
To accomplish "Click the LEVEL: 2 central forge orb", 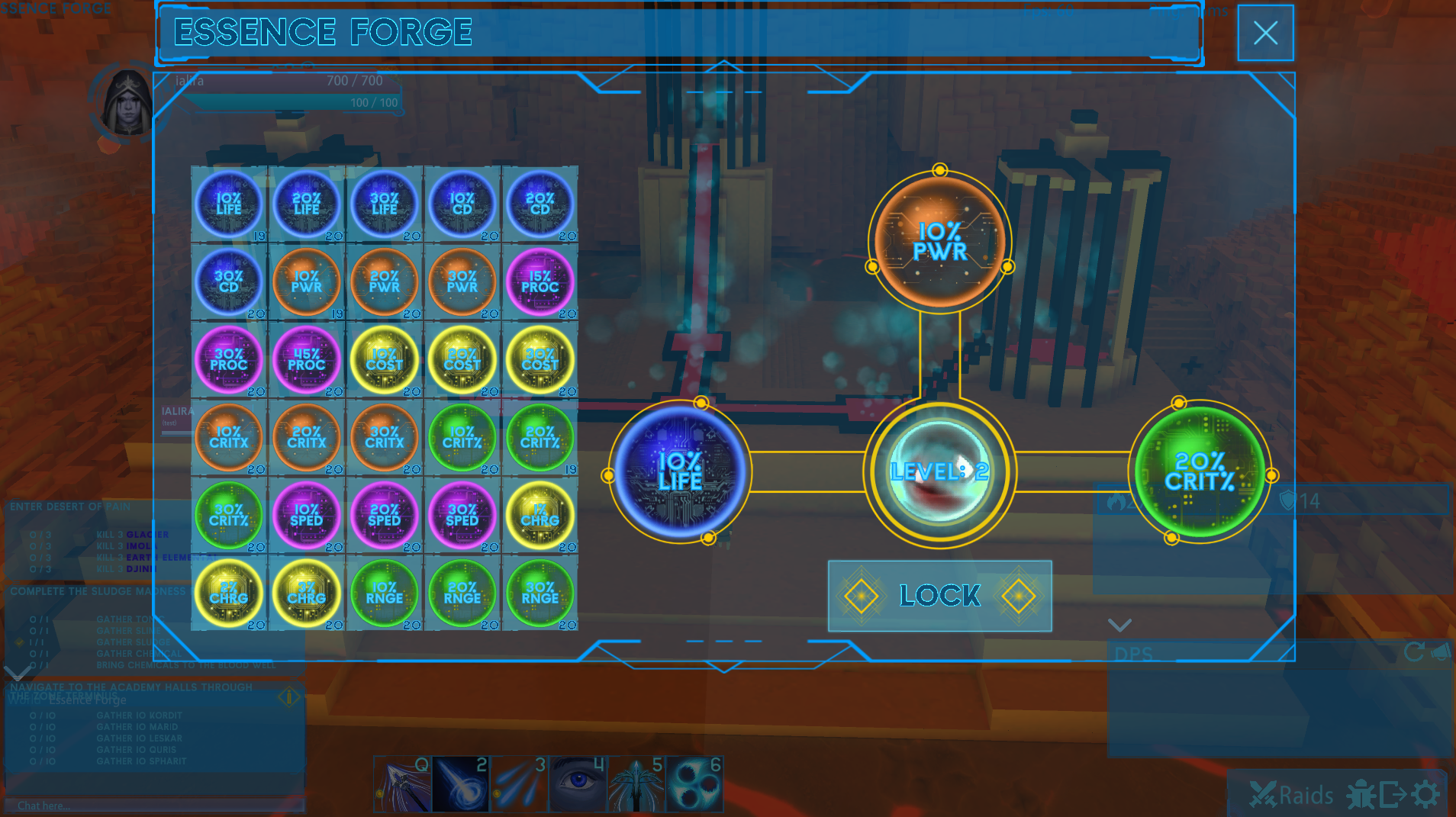I will coord(939,471).
